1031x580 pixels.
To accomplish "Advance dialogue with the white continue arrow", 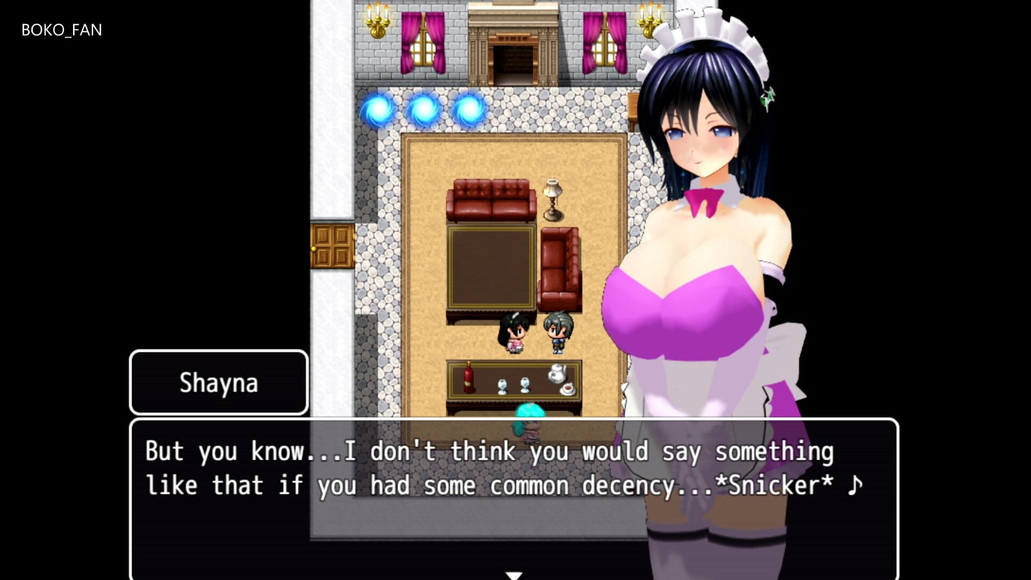I will pos(514,575).
